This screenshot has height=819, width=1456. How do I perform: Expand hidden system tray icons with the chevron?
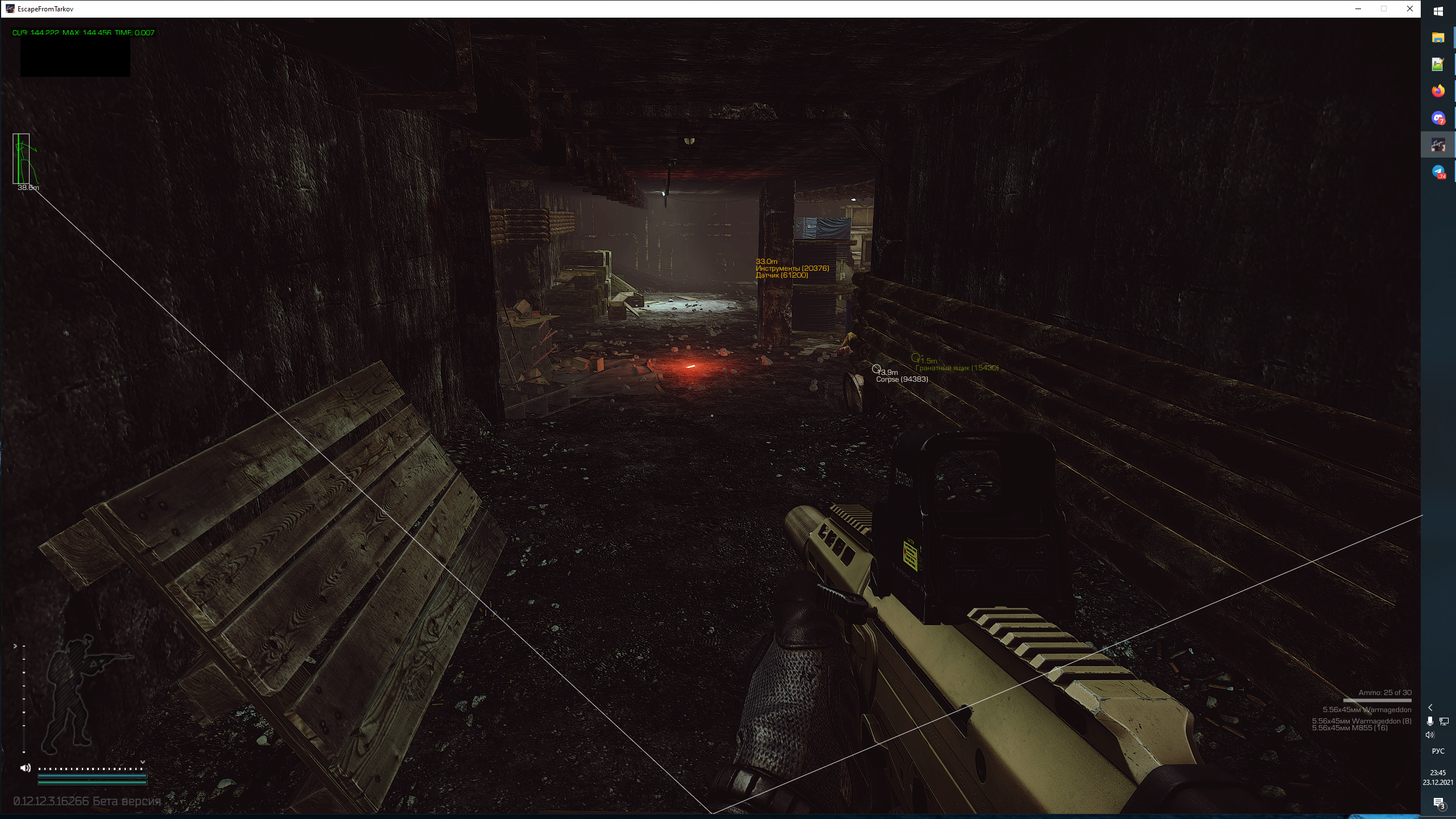(1430, 708)
